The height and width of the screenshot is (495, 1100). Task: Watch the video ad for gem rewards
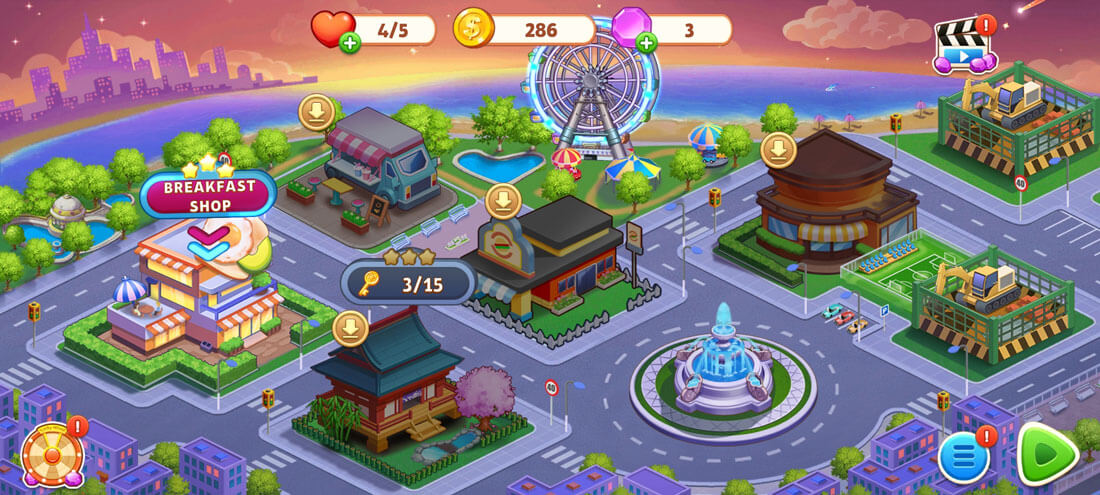[x=962, y=47]
